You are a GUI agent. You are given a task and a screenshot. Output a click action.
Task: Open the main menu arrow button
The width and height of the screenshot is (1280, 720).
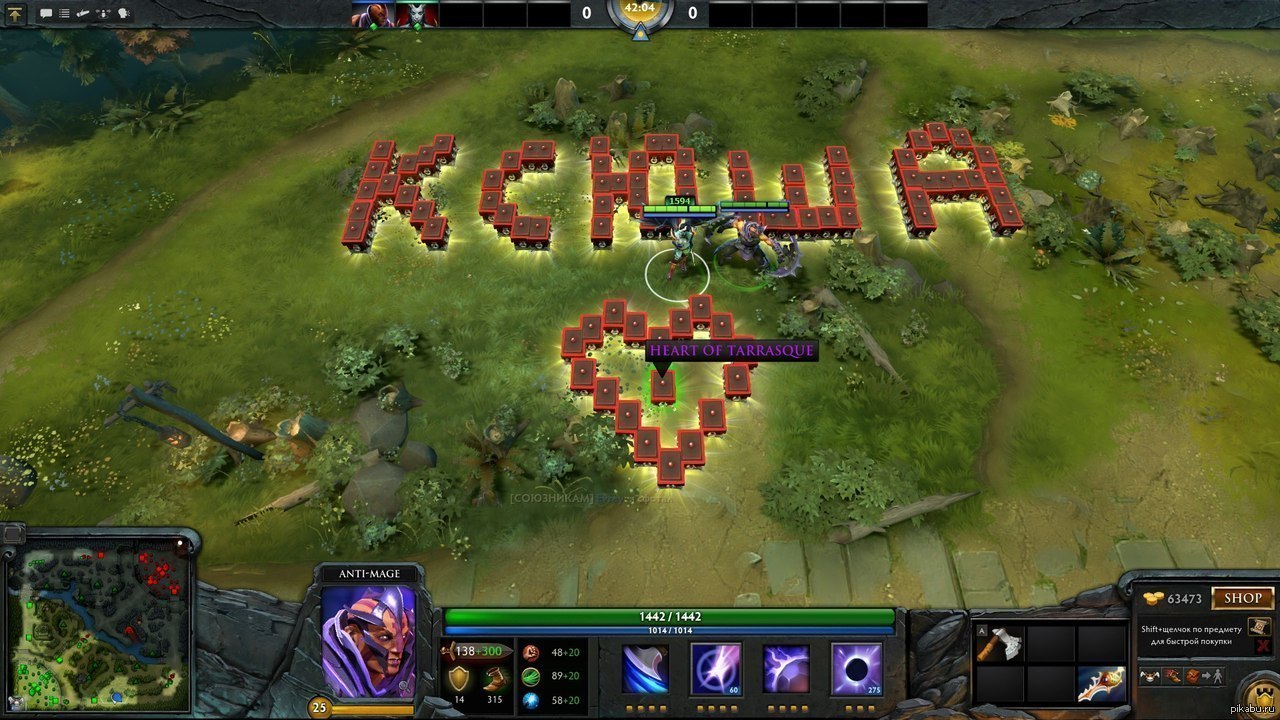16,14
